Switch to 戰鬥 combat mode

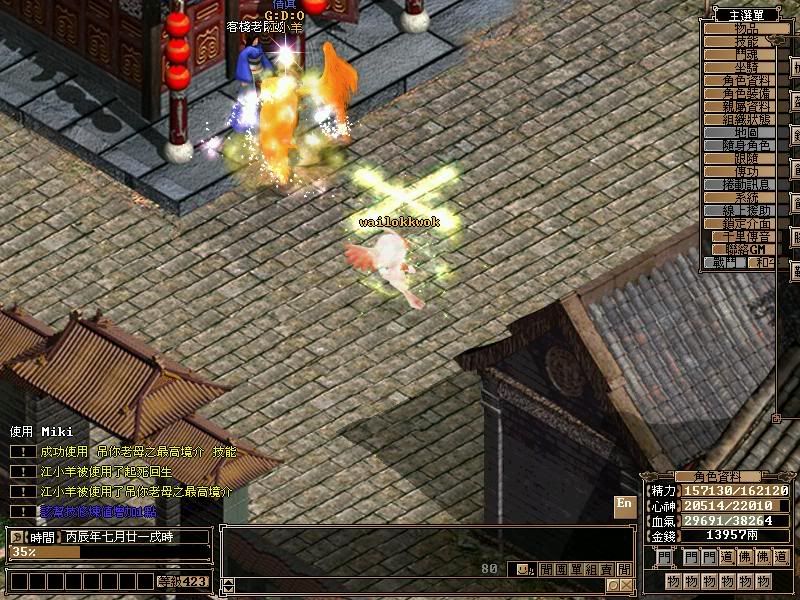tap(724, 262)
